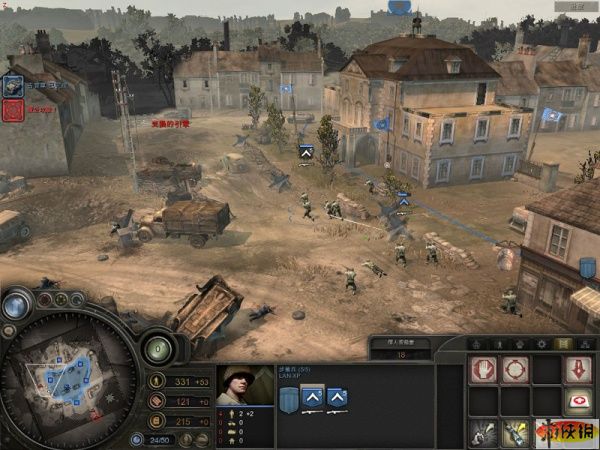Viewport: 600px width, 450px height.
Task: Issue the Retreat (red down-arrow) command
Action: point(578,370)
